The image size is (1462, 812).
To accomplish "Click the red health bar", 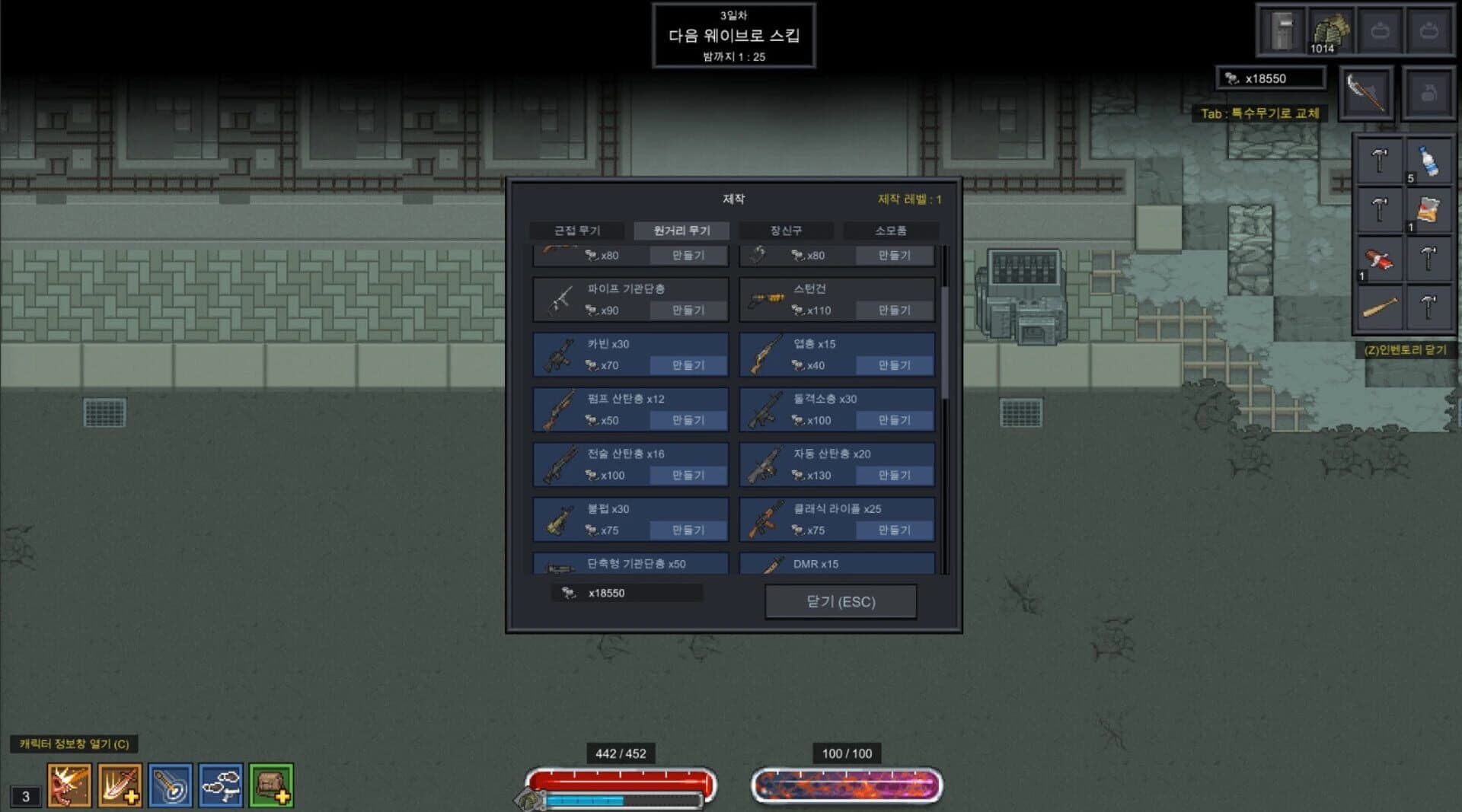I will 619,778.
